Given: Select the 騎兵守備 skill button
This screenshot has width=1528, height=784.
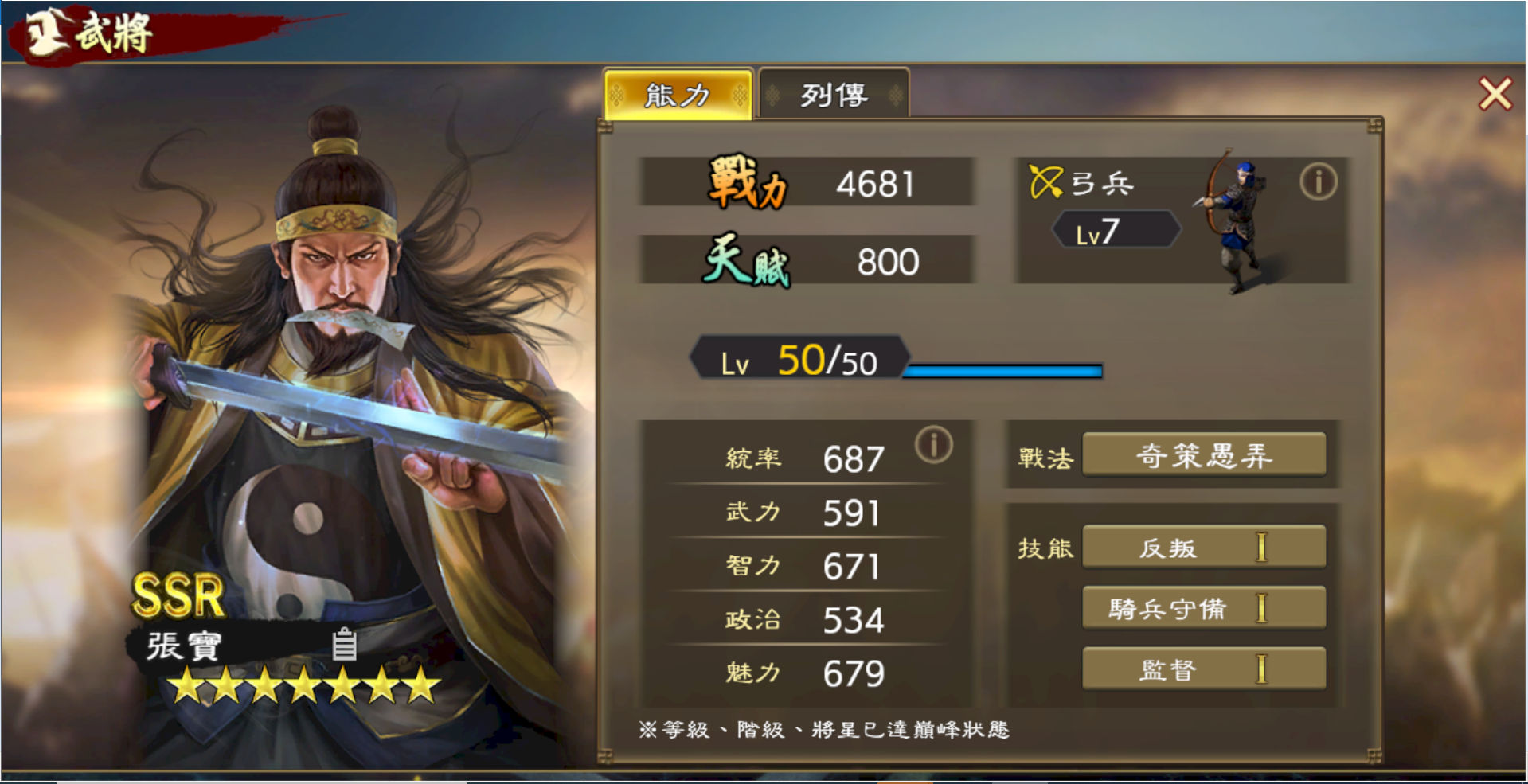Looking at the screenshot, I should coord(1203,609).
